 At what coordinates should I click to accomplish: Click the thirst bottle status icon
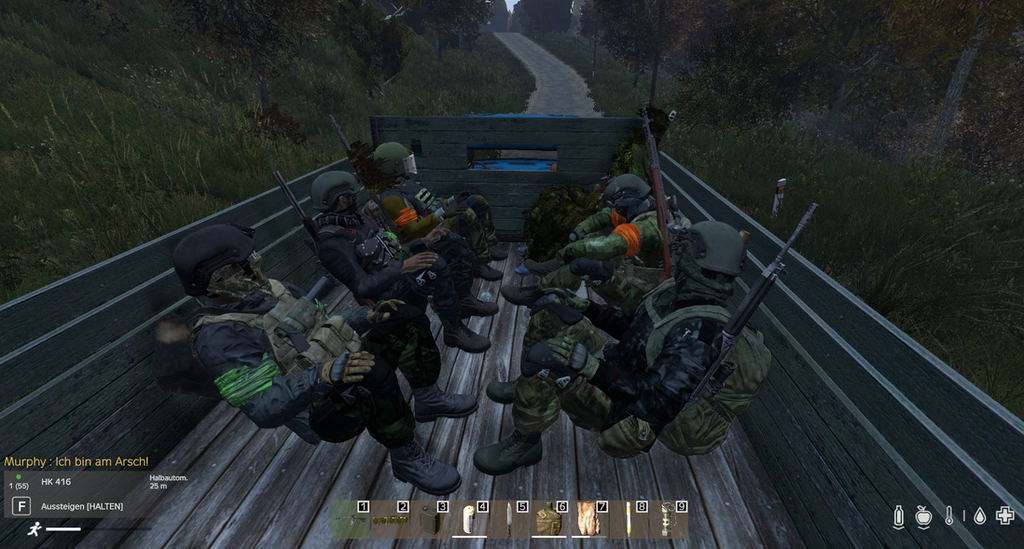coord(898,516)
